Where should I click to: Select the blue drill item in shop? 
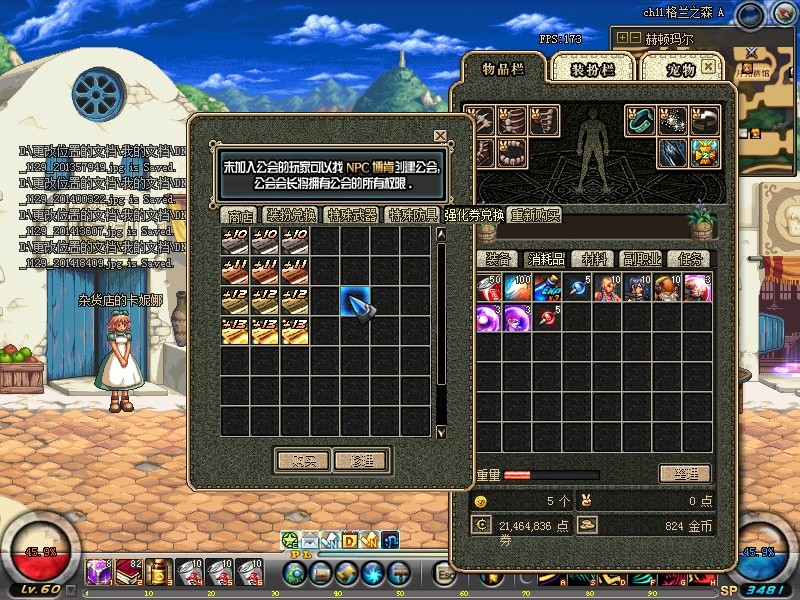356,301
